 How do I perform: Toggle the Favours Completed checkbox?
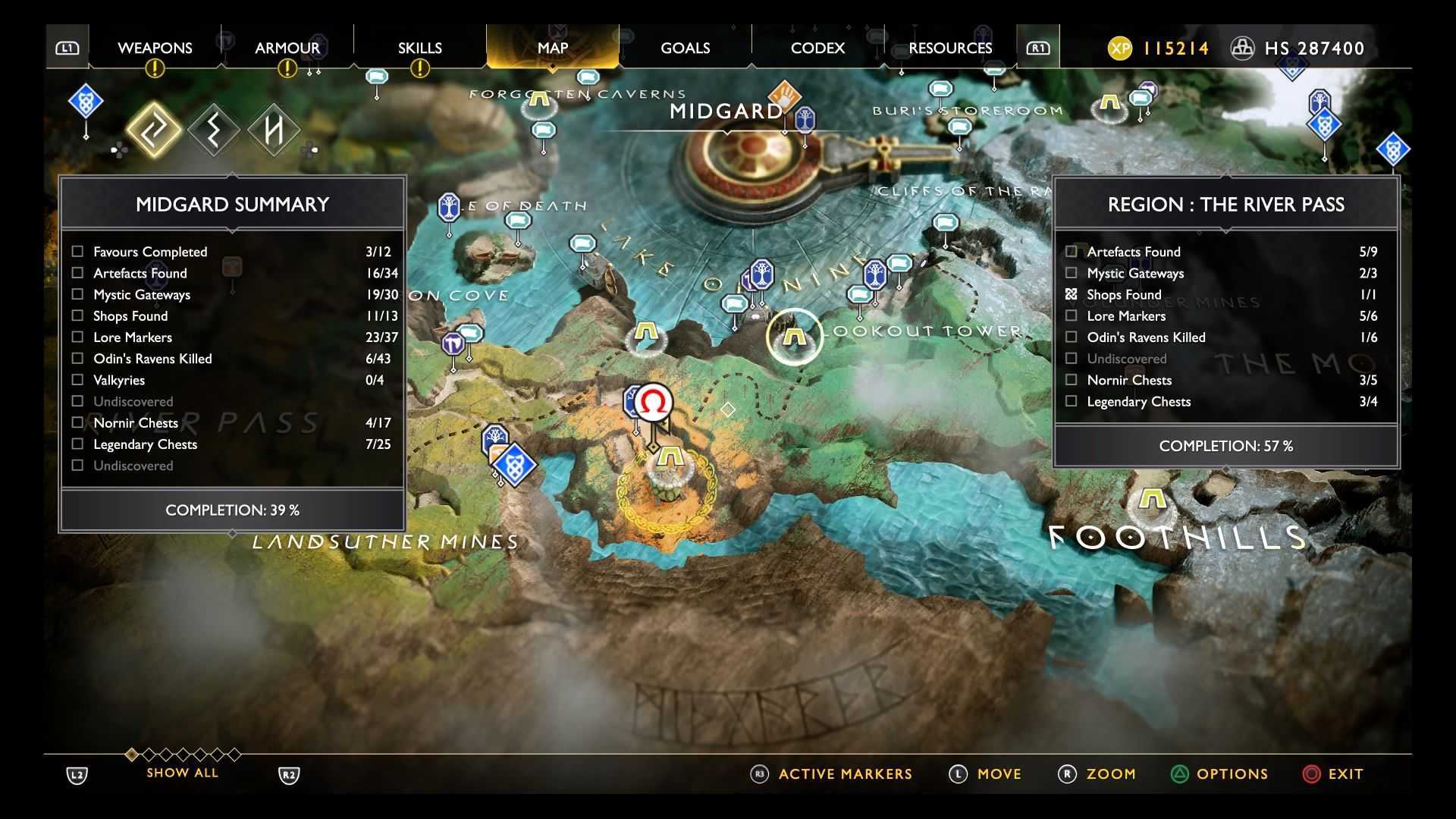click(77, 251)
